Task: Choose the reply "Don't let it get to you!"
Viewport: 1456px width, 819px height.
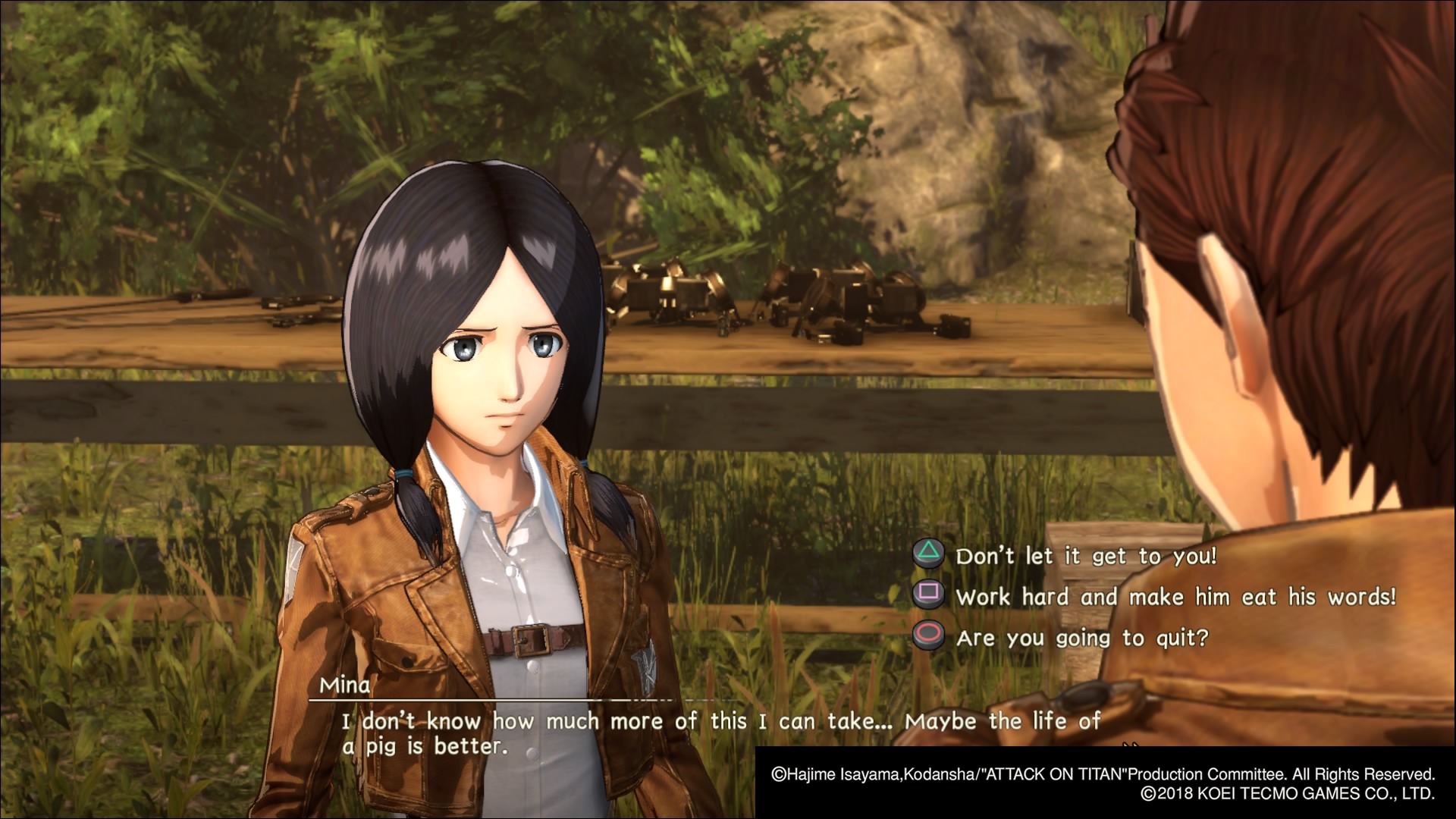Action: 1085,556
